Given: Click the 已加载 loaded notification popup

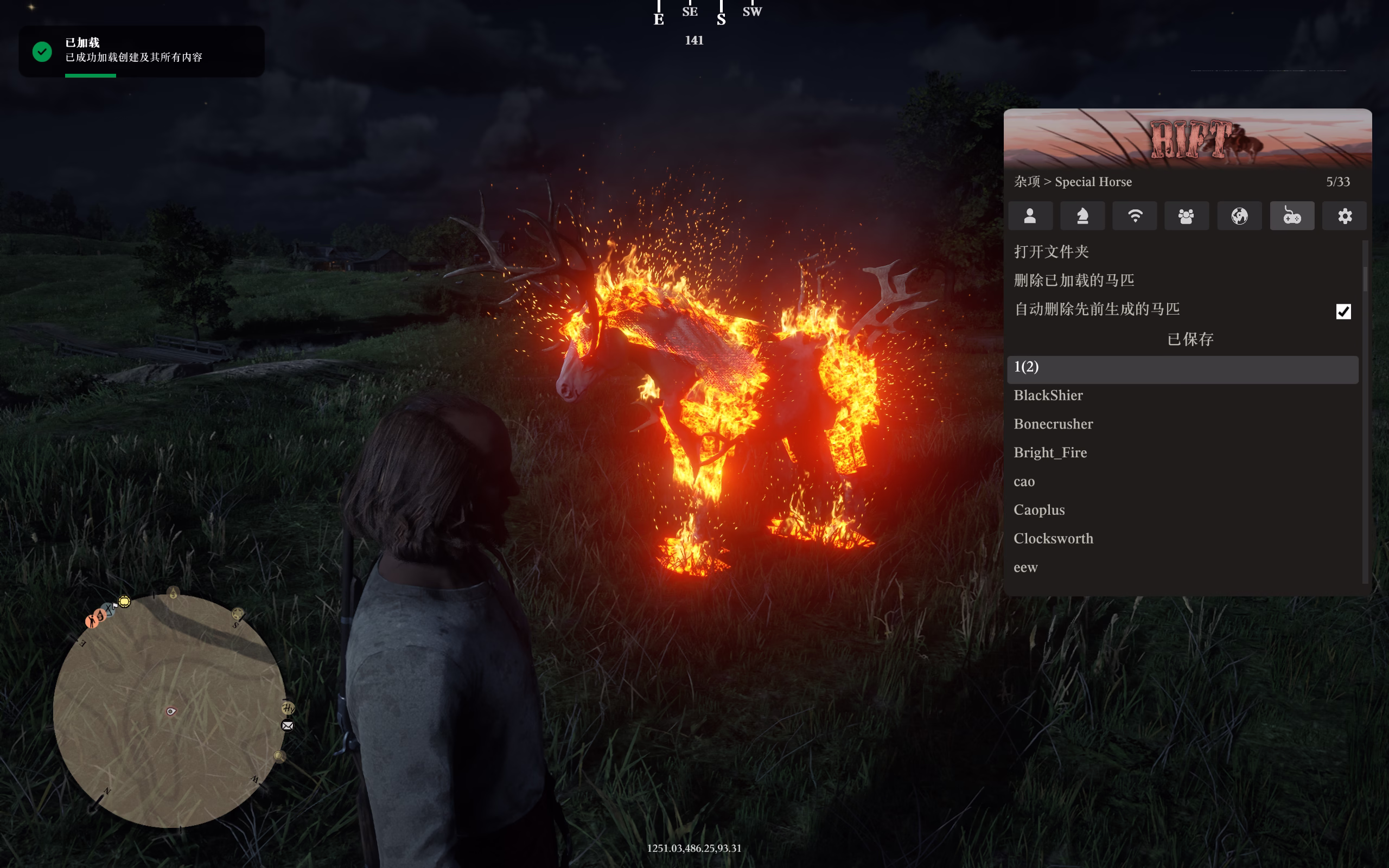Looking at the screenshot, I should [141, 50].
